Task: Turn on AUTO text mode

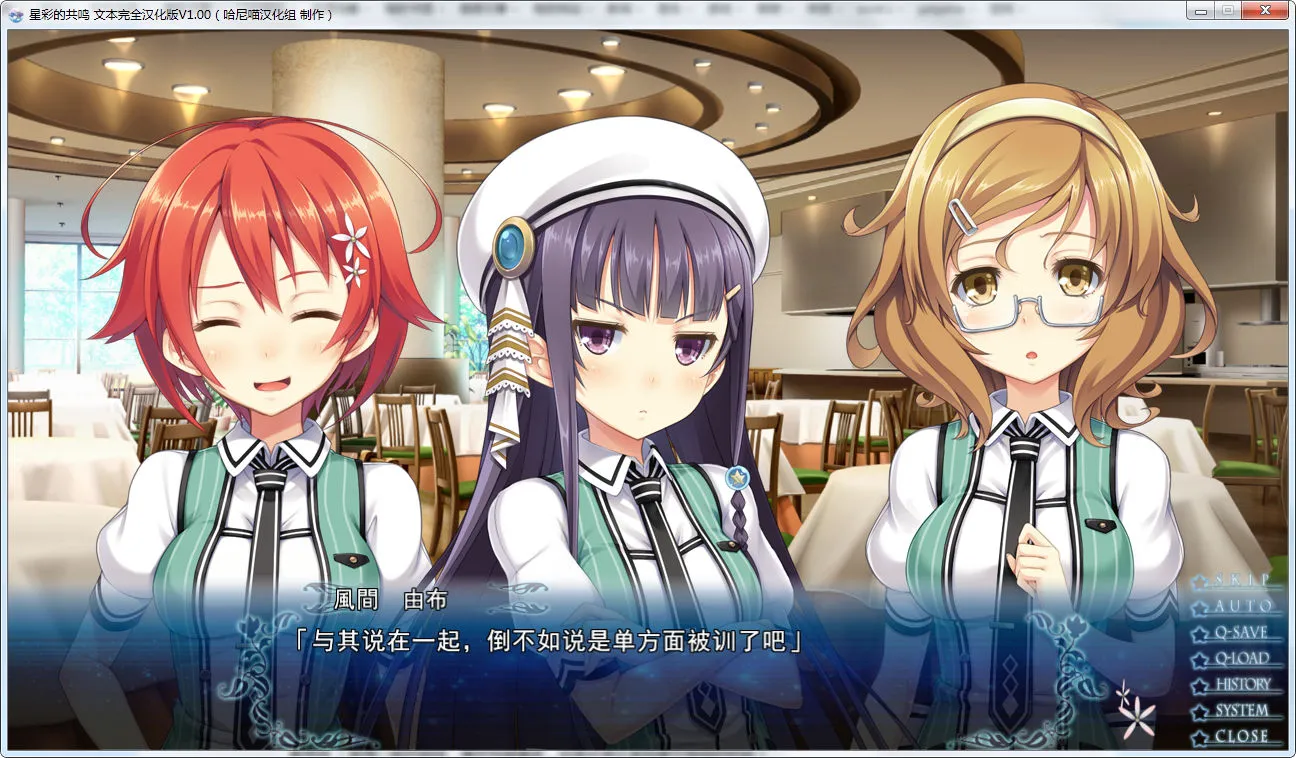Action: pos(1242,606)
